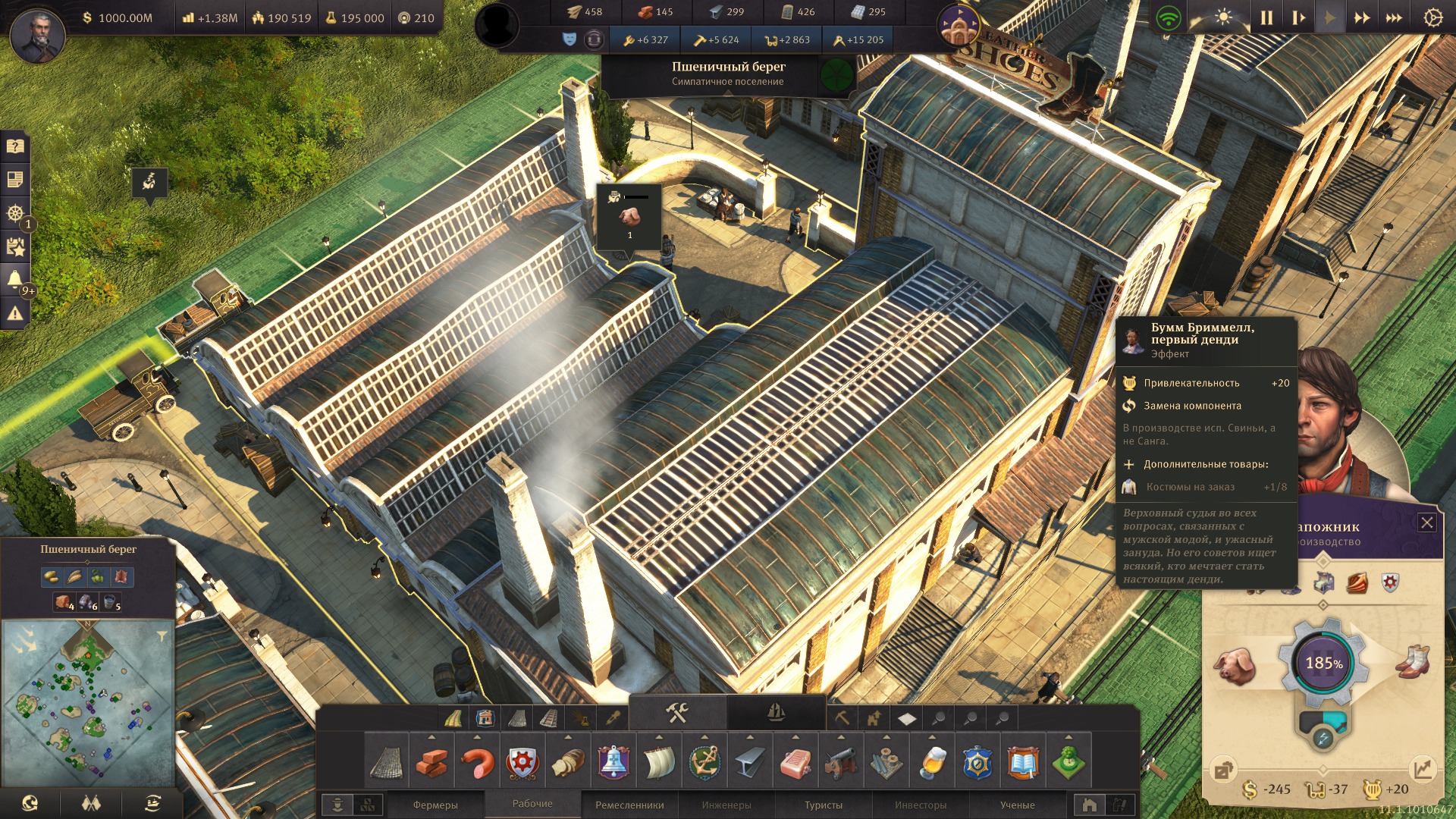Open the production statistics chart button
1456x819 pixels.
[x=1423, y=769]
